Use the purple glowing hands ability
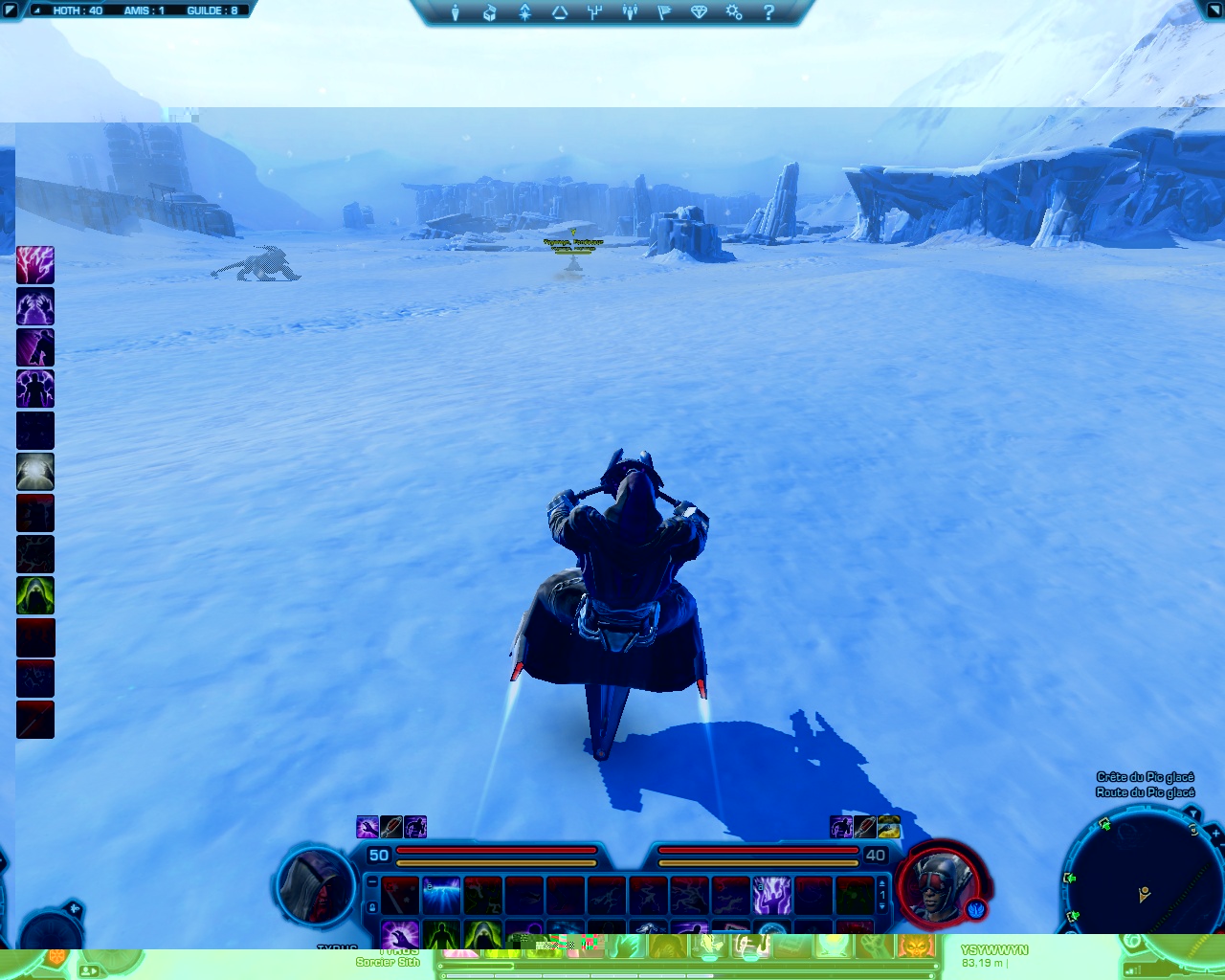The height and width of the screenshot is (980, 1225). pyautogui.click(x=35, y=306)
